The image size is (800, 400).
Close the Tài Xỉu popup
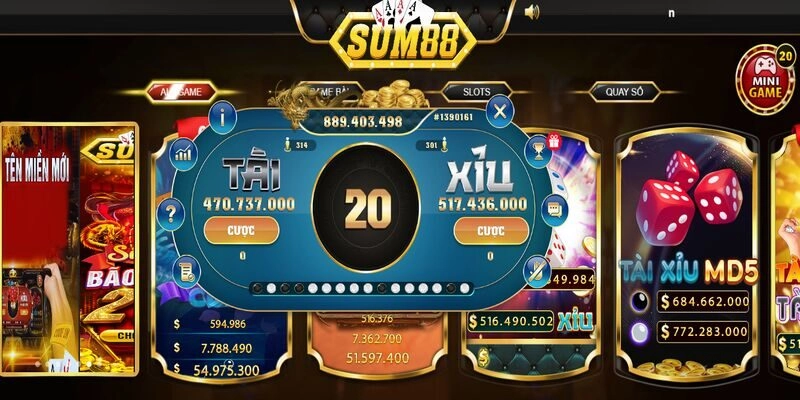[x=499, y=110]
